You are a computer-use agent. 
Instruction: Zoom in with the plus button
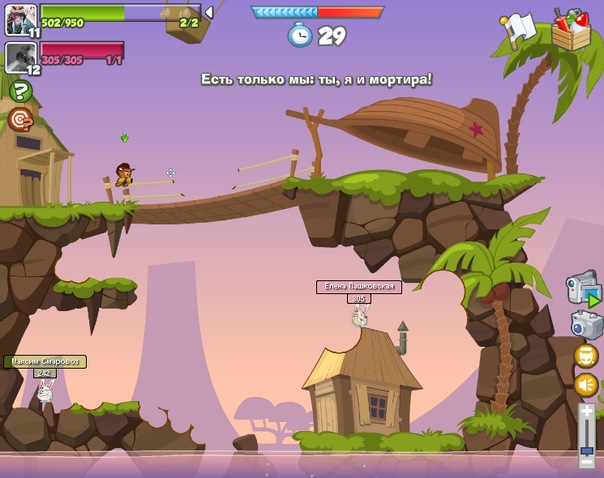pos(587,411)
